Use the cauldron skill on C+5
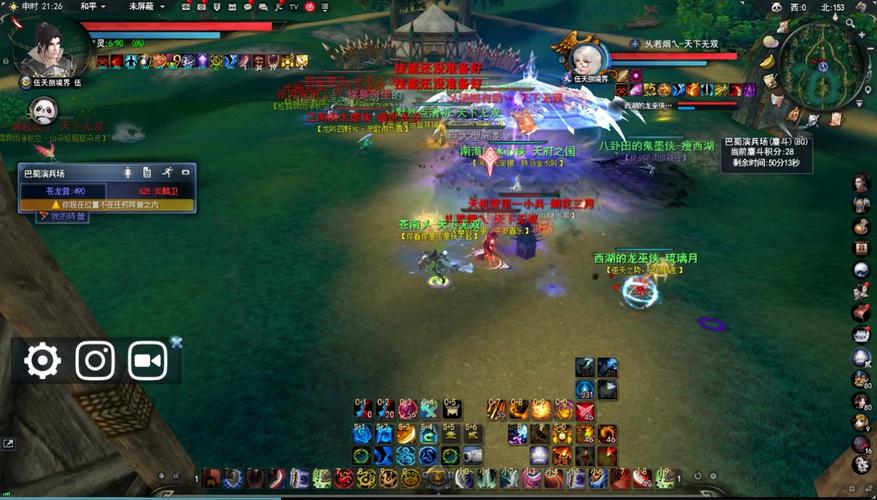The height and width of the screenshot is (500, 877). pyautogui.click(x=451, y=409)
